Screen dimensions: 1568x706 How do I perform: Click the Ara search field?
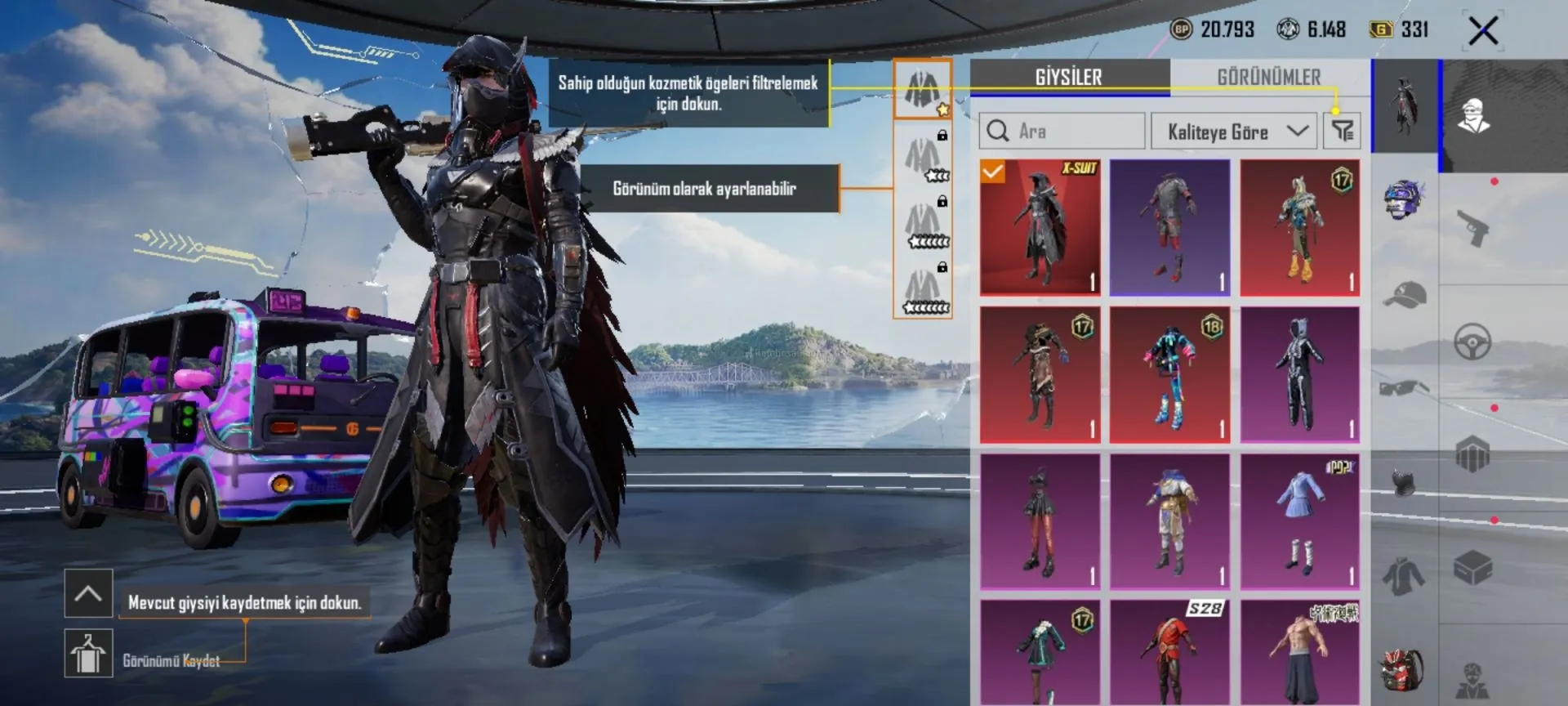(1062, 131)
